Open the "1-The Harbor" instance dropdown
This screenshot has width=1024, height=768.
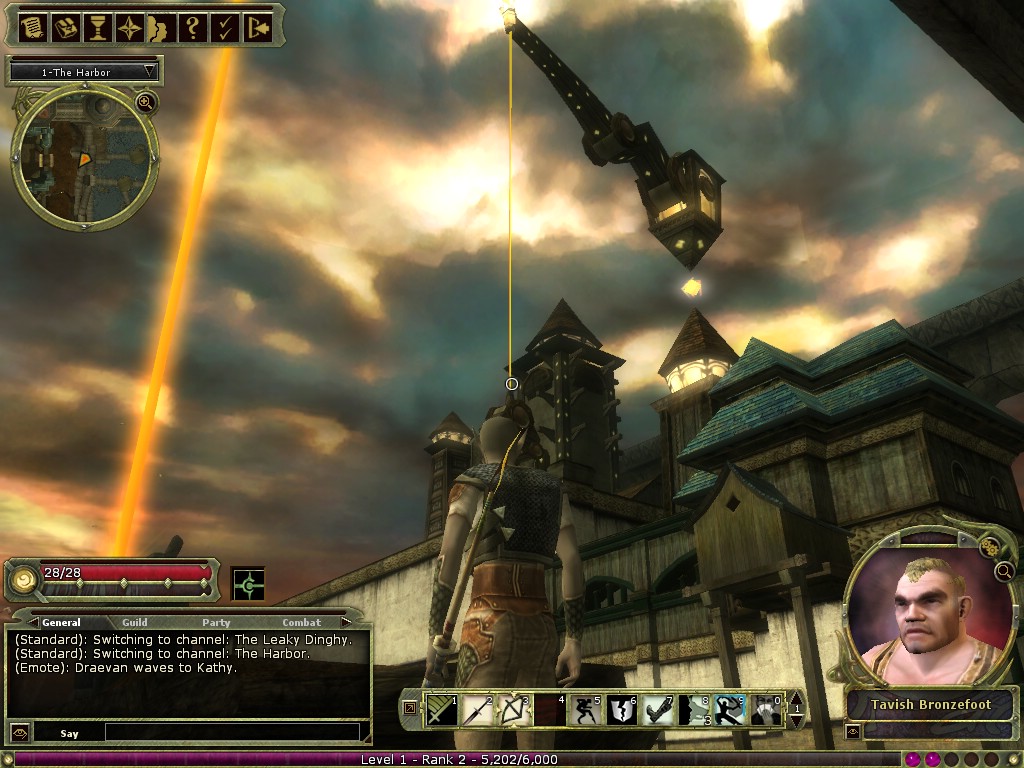85,72
